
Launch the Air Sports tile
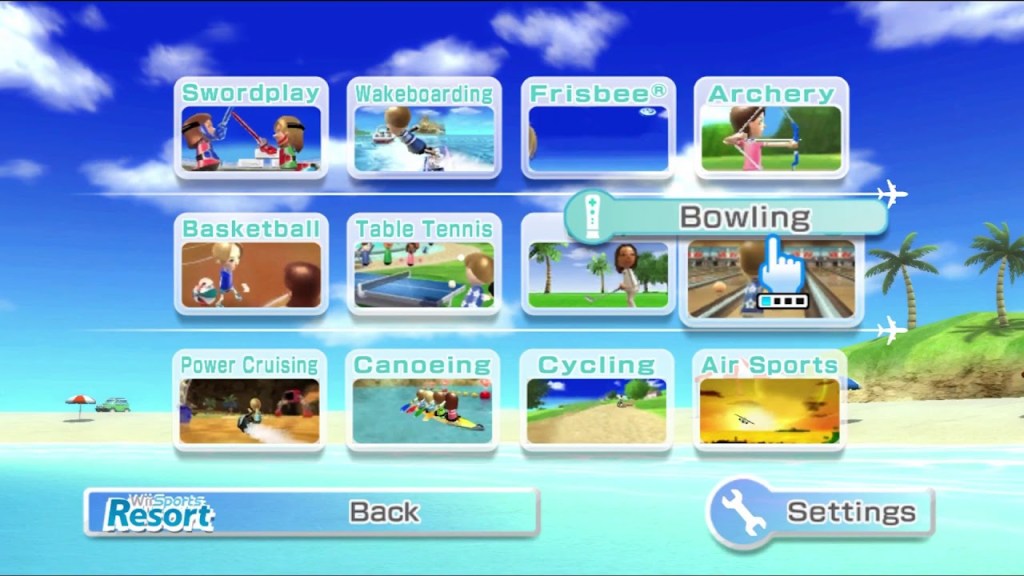[x=770, y=400]
